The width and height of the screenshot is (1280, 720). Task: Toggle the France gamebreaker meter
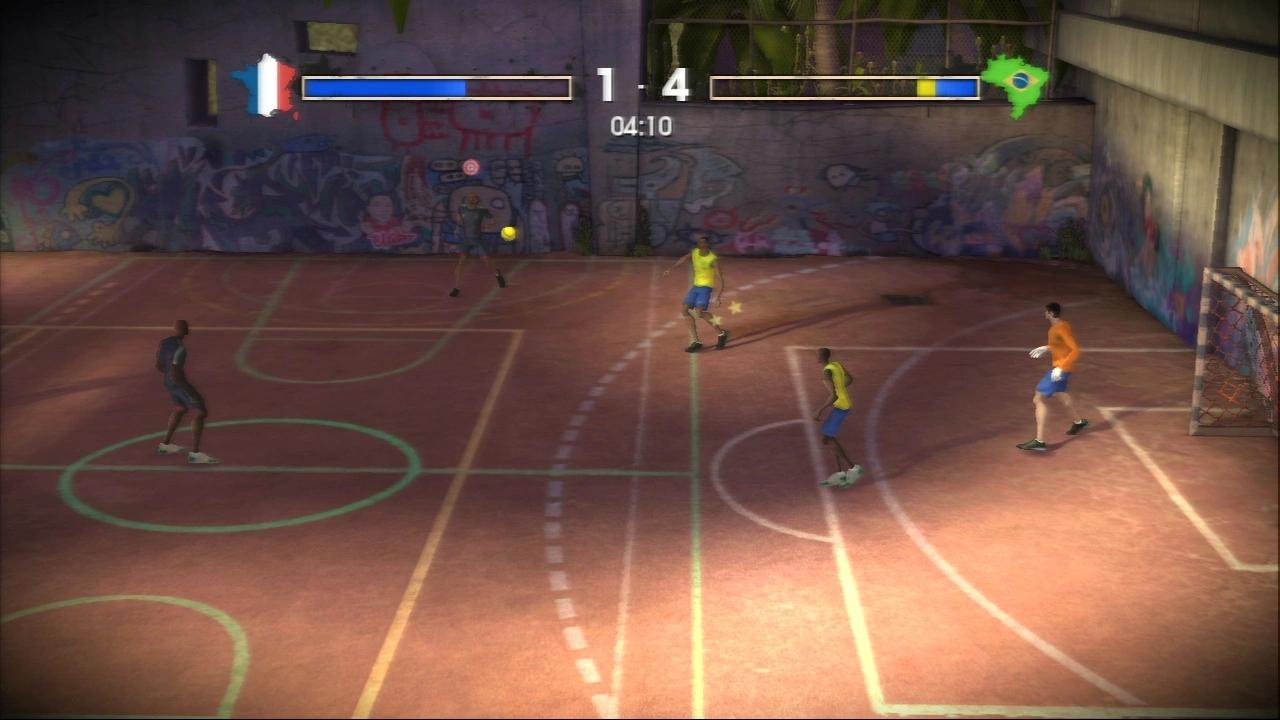point(437,88)
